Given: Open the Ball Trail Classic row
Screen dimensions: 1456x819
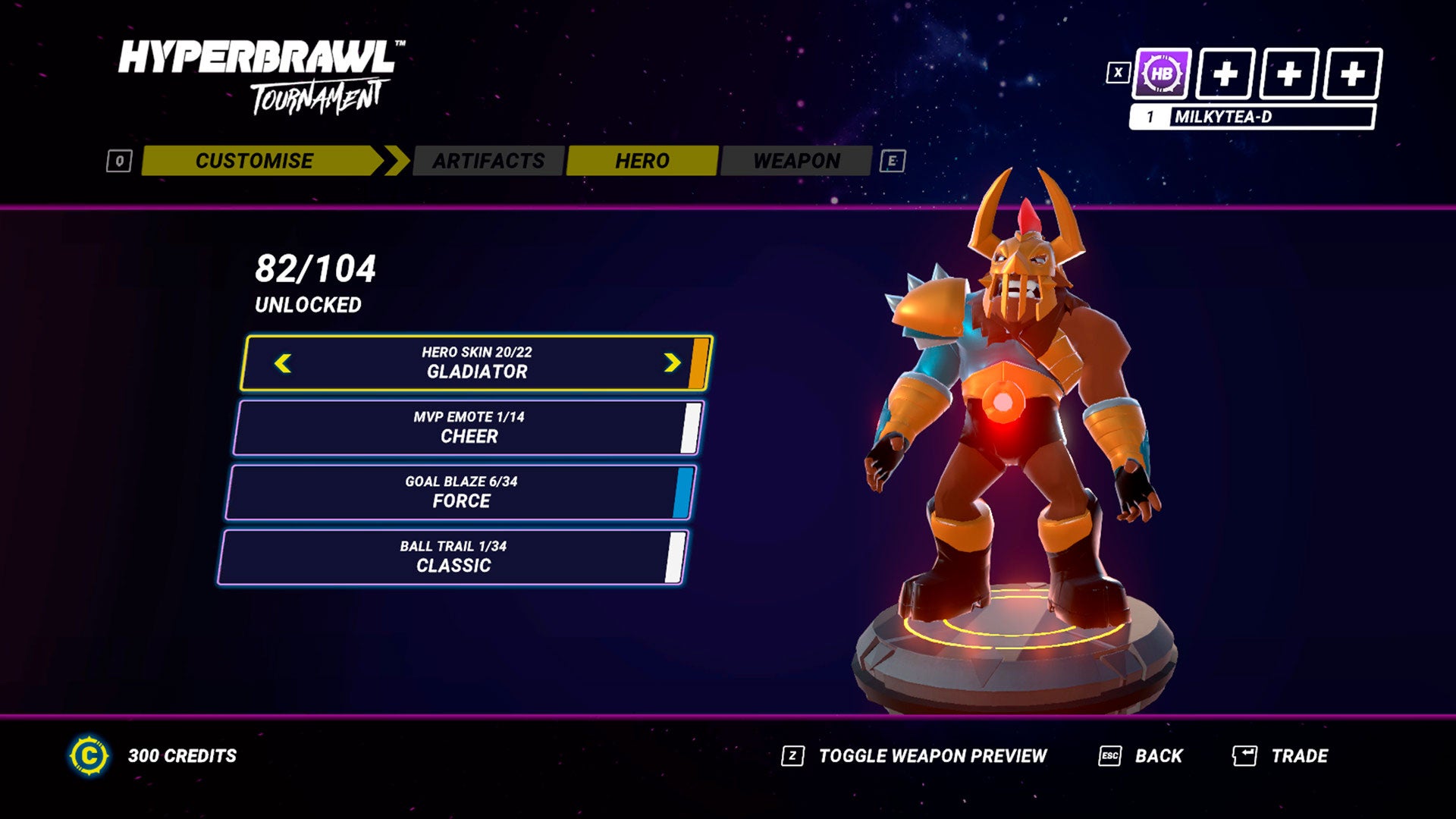Looking at the screenshot, I should pyautogui.click(x=453, y=557).
